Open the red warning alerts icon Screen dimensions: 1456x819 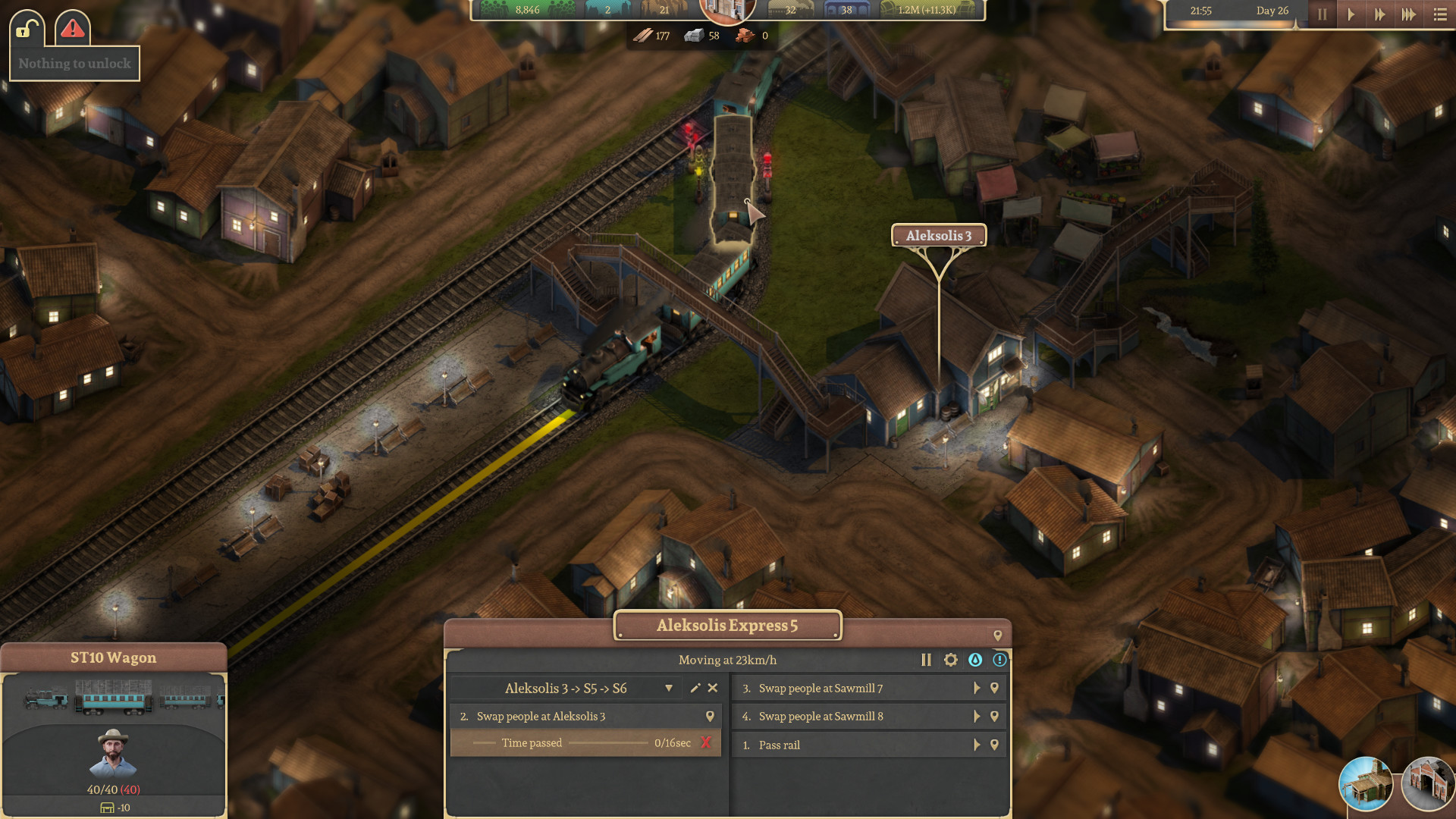[73, 30]
